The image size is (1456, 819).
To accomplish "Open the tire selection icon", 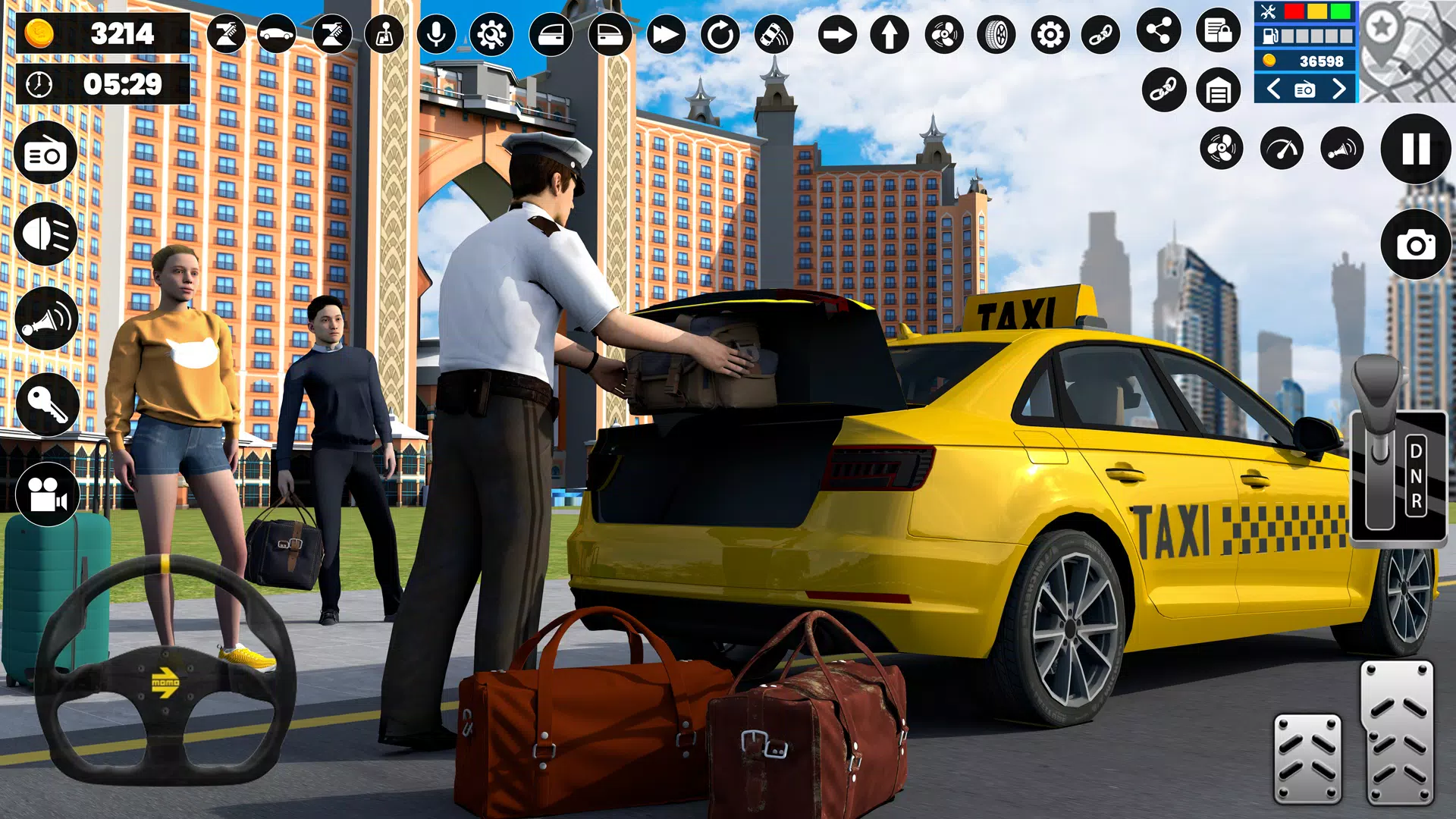I will click(996, 34).
